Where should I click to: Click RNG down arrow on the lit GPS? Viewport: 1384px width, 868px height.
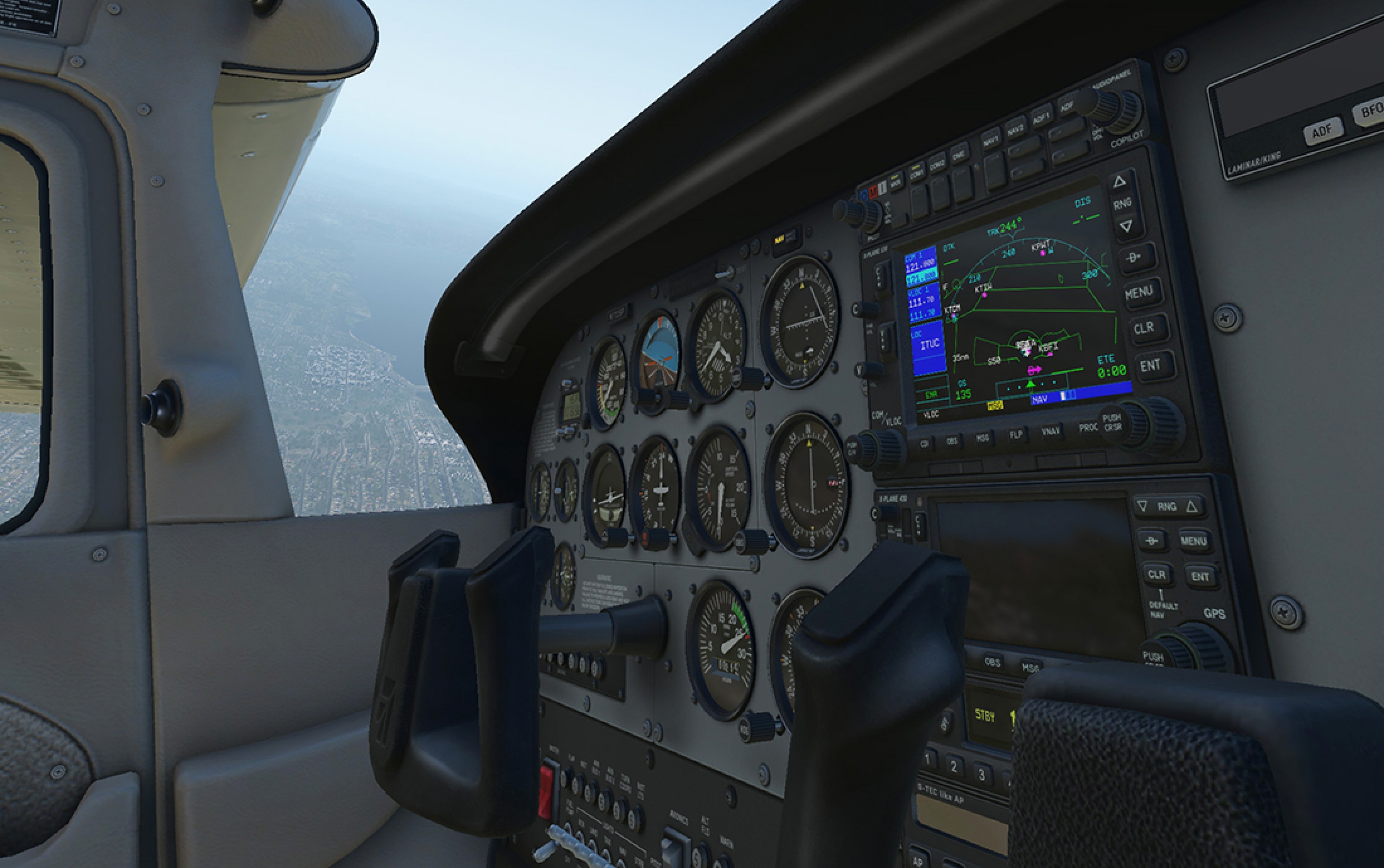(x=1126, y=225)
